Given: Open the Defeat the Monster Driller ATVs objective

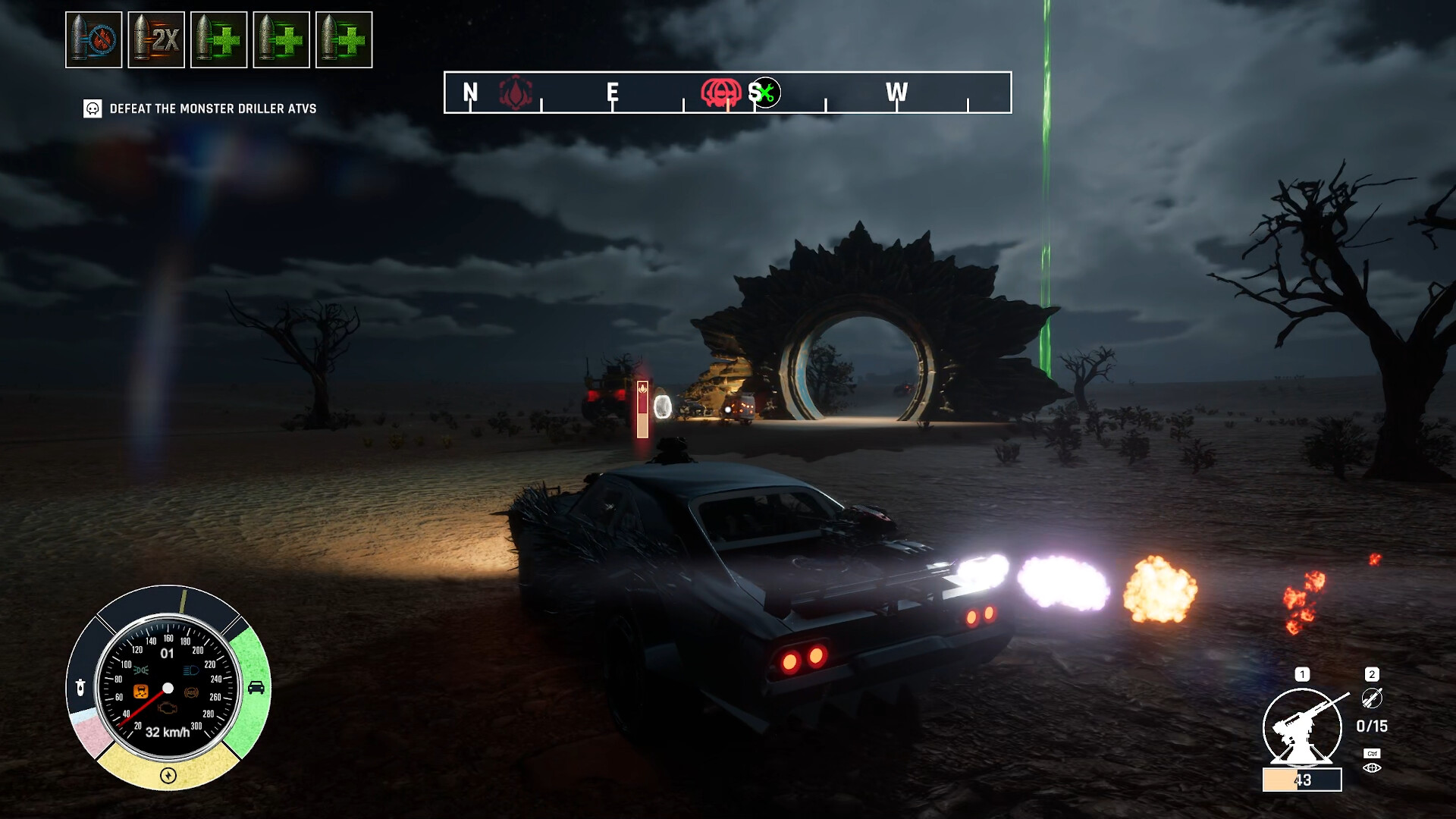Looking at the screenshot, I should pos(212,108).
